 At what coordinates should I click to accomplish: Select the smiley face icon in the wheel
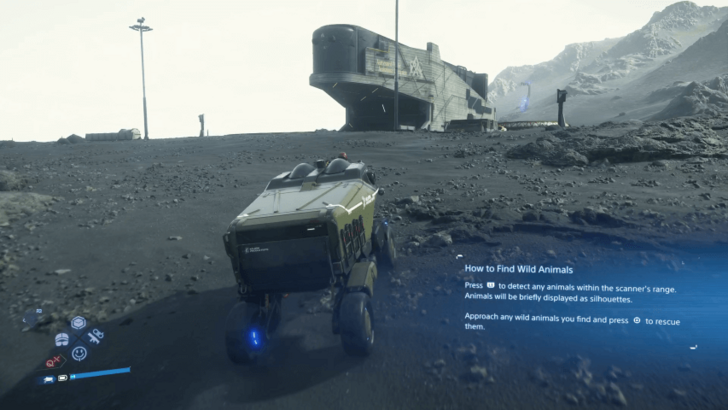pos(79,353)
